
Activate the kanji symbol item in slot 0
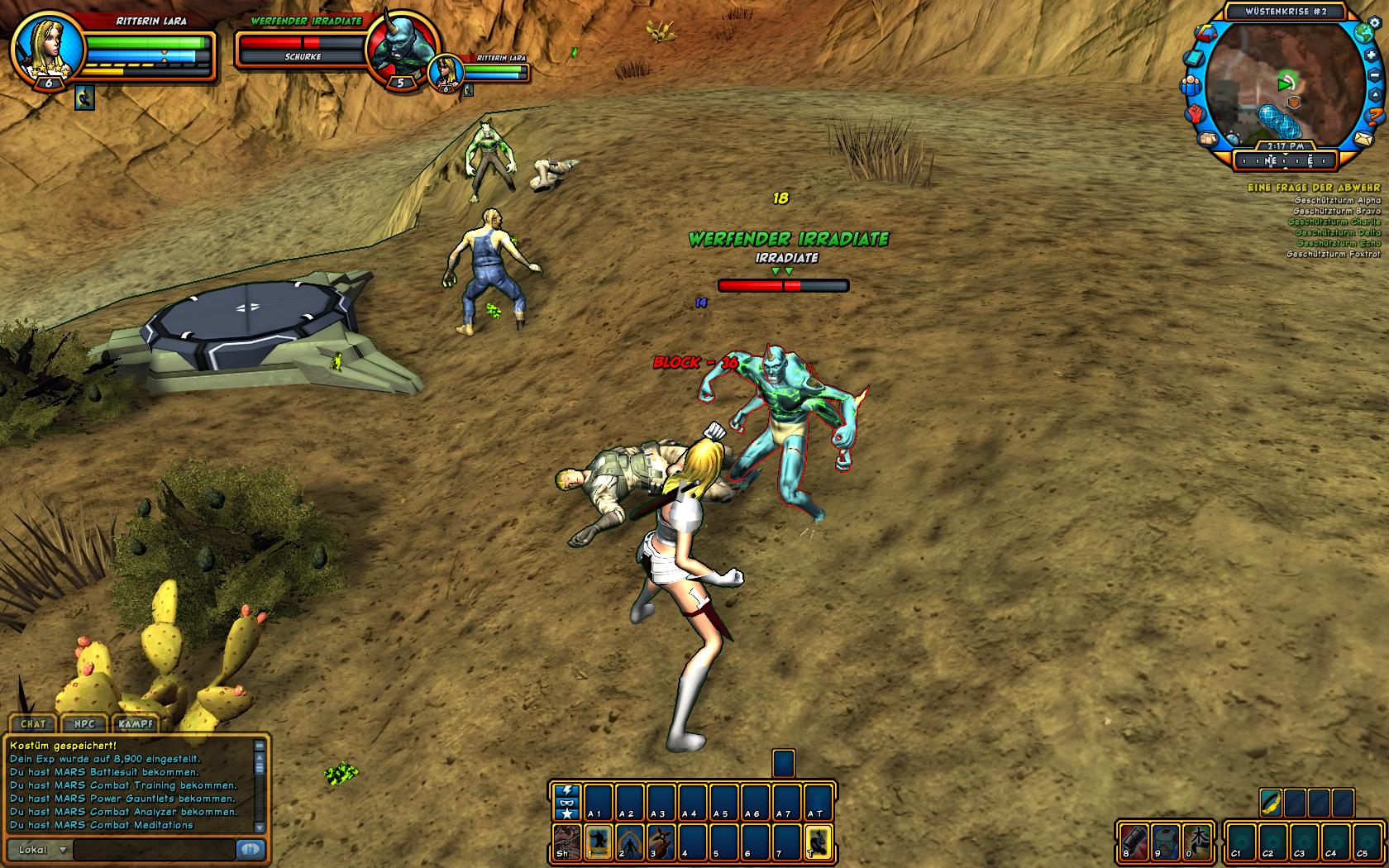(x=1196, y=842)
